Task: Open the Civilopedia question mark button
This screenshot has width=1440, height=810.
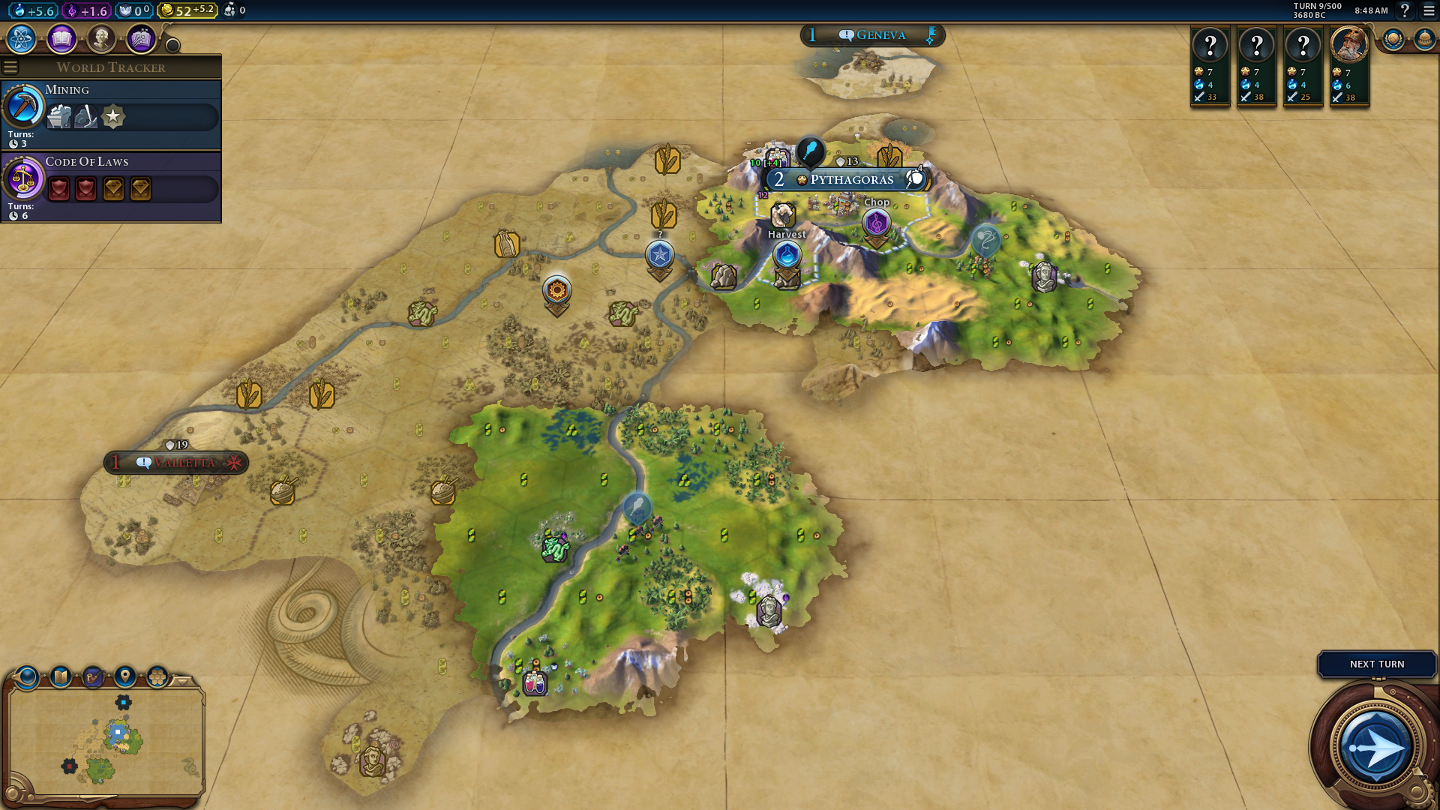Action: [1405, 10]
